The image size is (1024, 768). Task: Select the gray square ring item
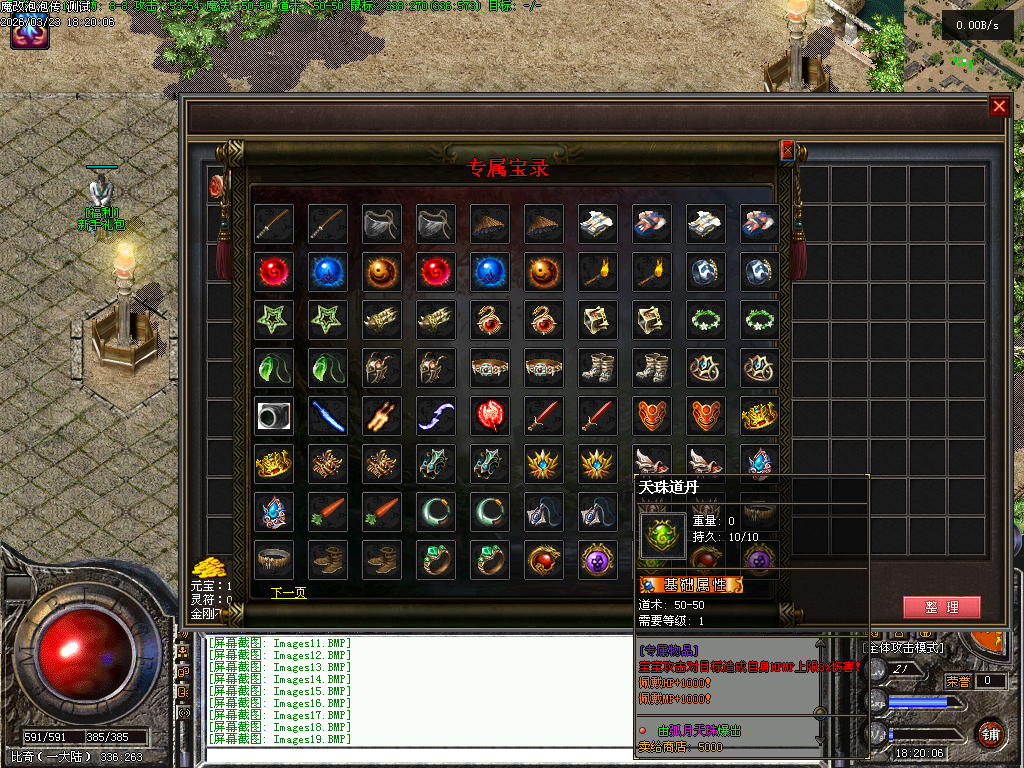coord(273,415)
